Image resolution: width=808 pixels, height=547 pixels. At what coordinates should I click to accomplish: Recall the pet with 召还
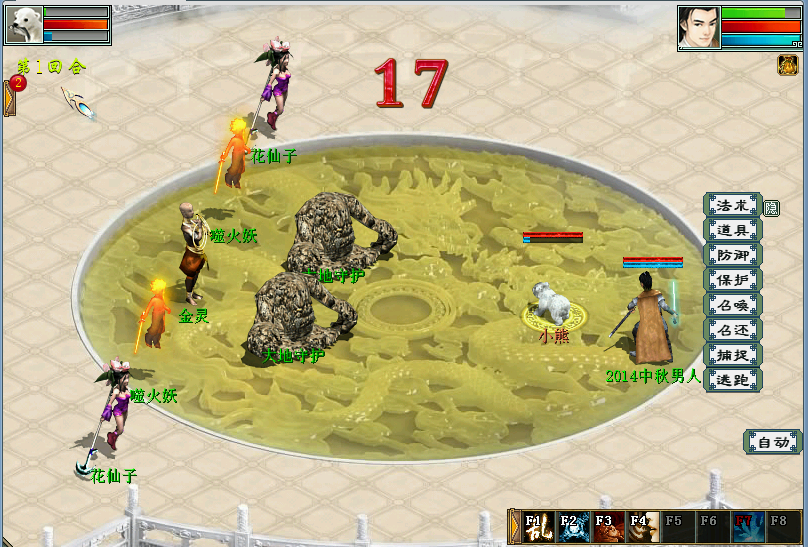coord(732,330)
